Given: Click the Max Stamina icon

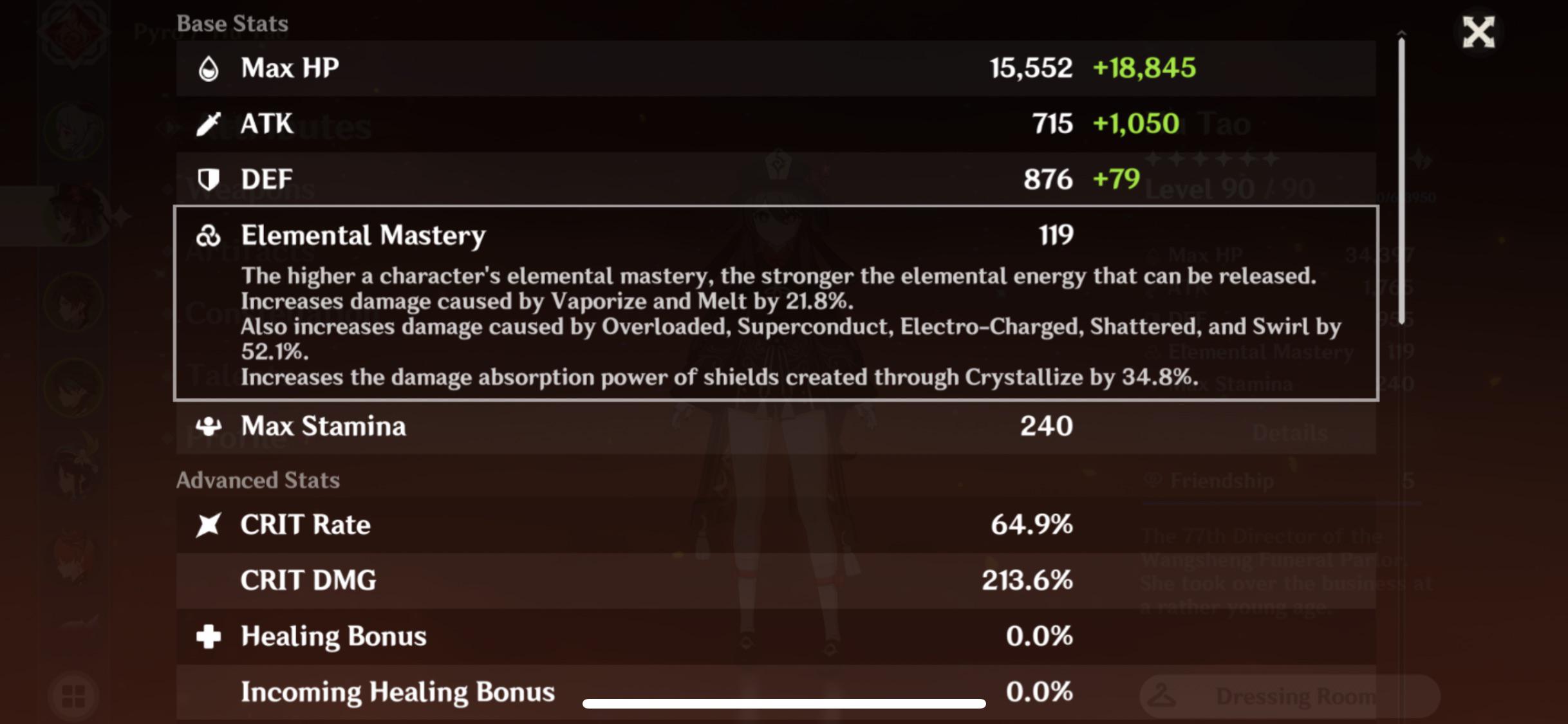Looking at the screenshot, I should click(208, 425).
